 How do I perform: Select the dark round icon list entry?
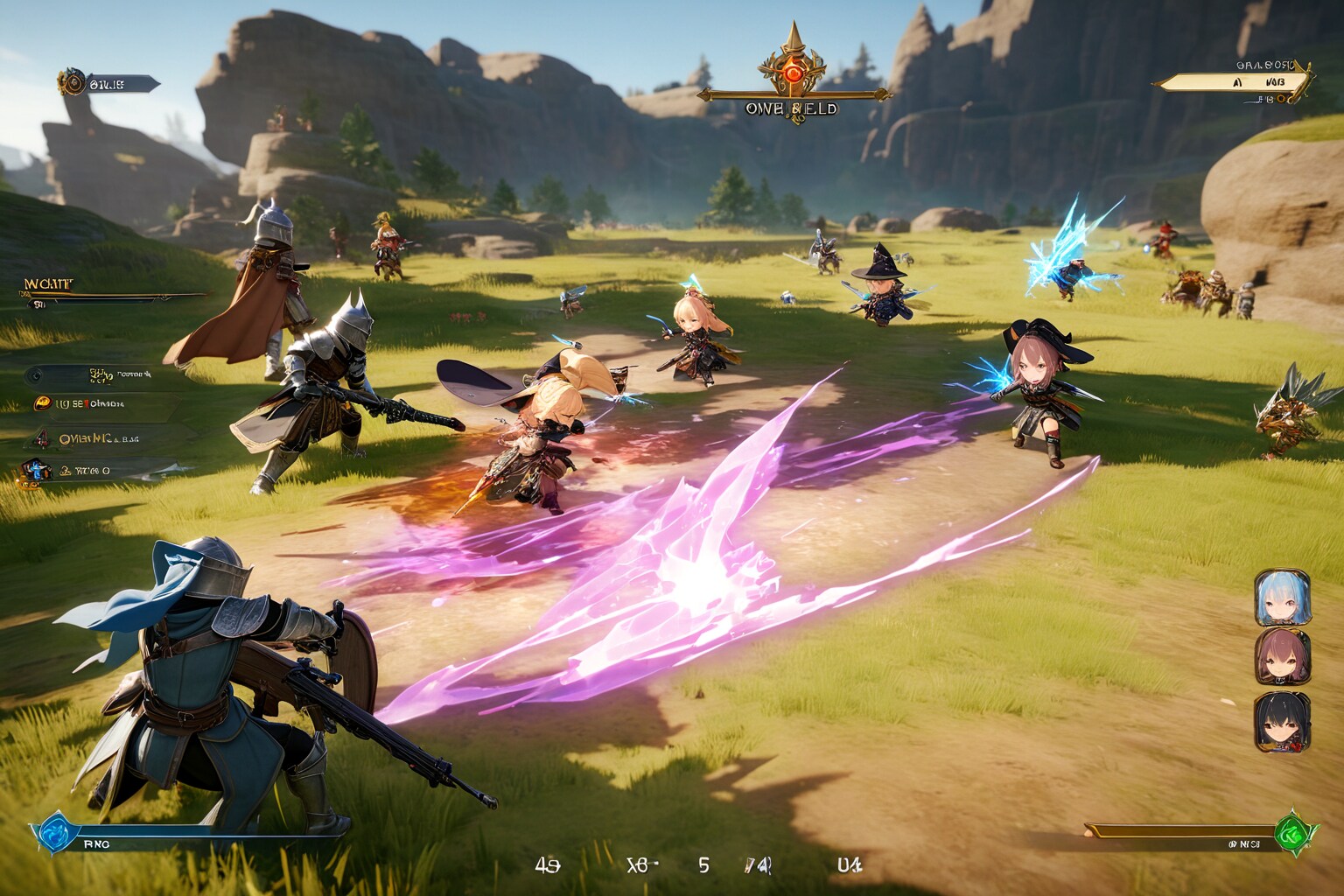(x=35, y=375)
